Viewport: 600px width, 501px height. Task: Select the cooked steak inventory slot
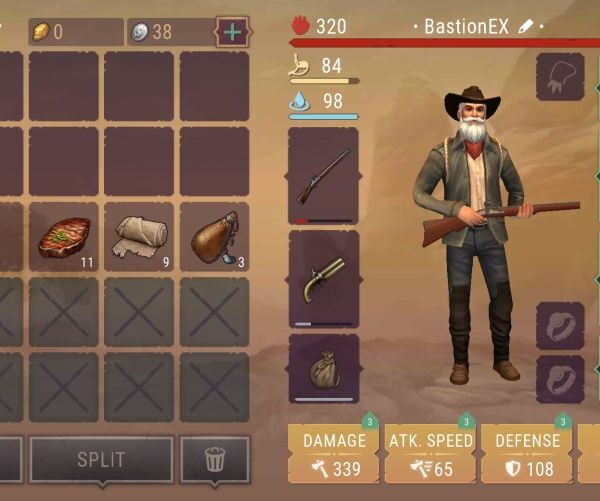63,237
